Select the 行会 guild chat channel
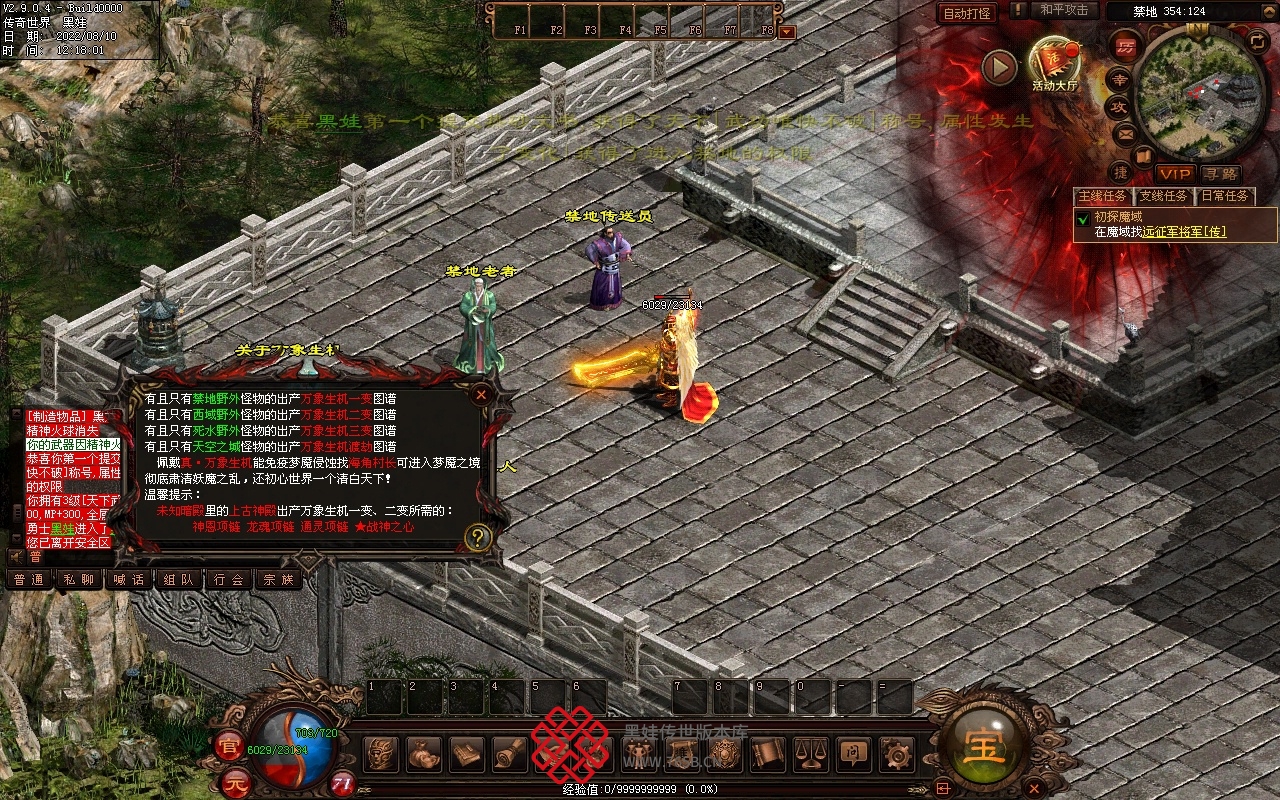The image size is (1280, 800). (228, 579)
